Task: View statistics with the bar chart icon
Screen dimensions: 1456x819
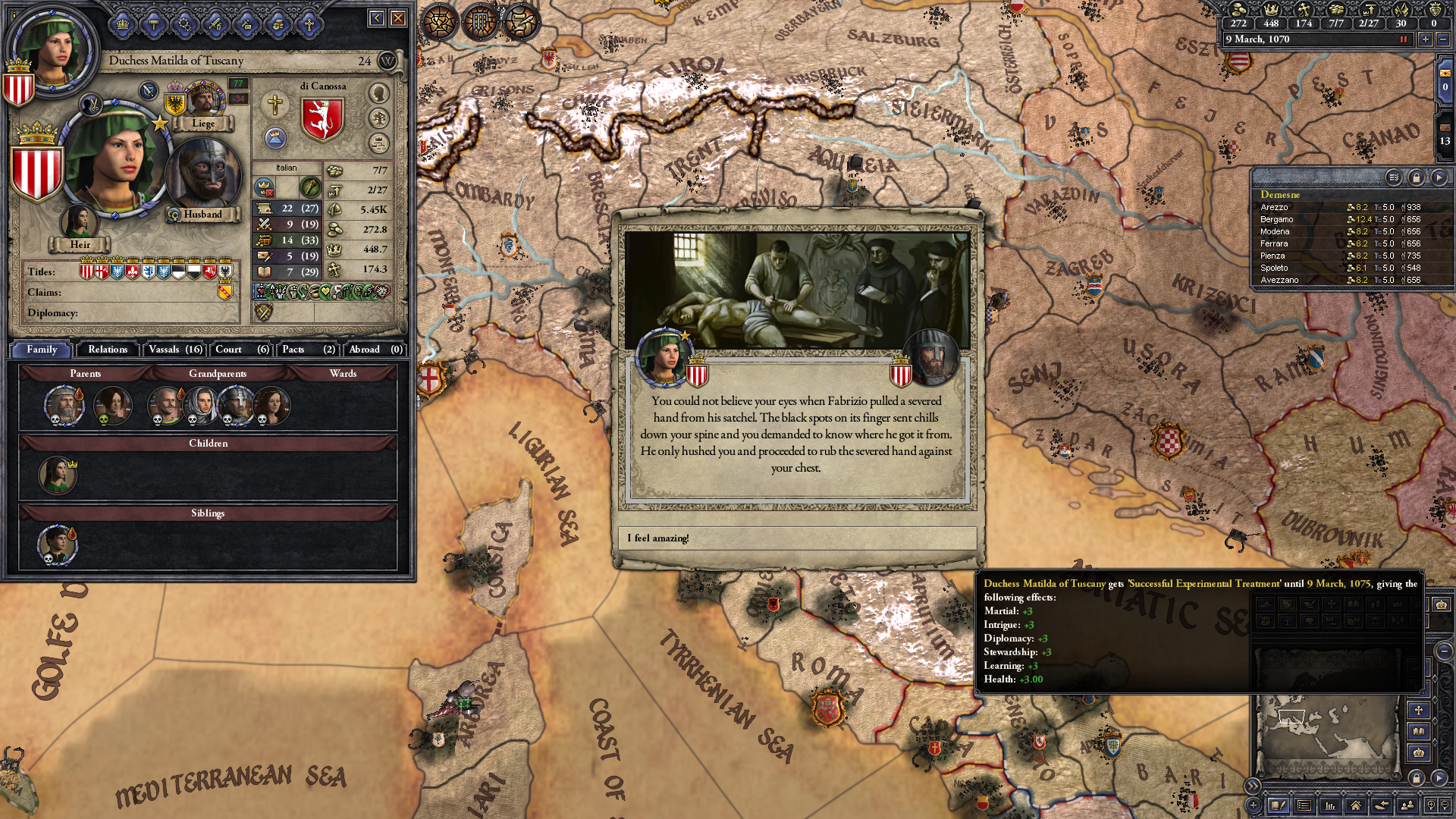Action: click(1331, 805)
